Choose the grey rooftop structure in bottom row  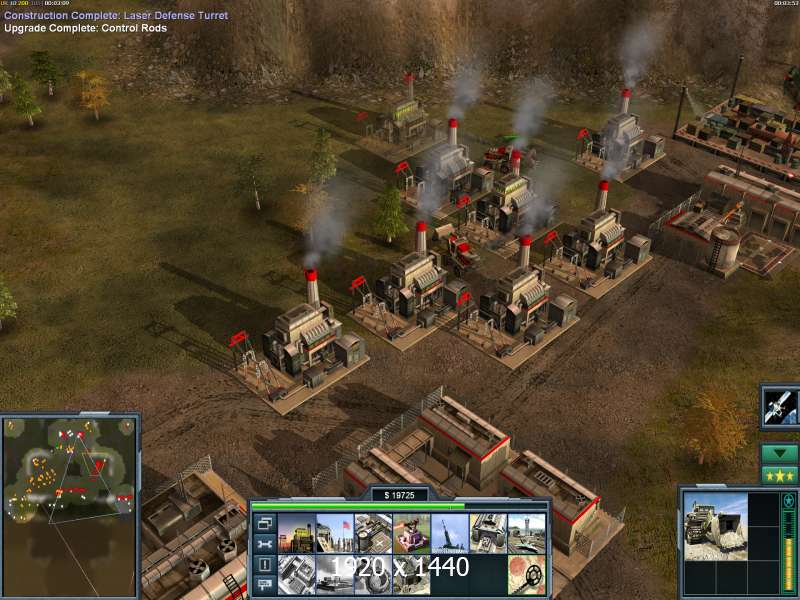(x=297, y=574)
